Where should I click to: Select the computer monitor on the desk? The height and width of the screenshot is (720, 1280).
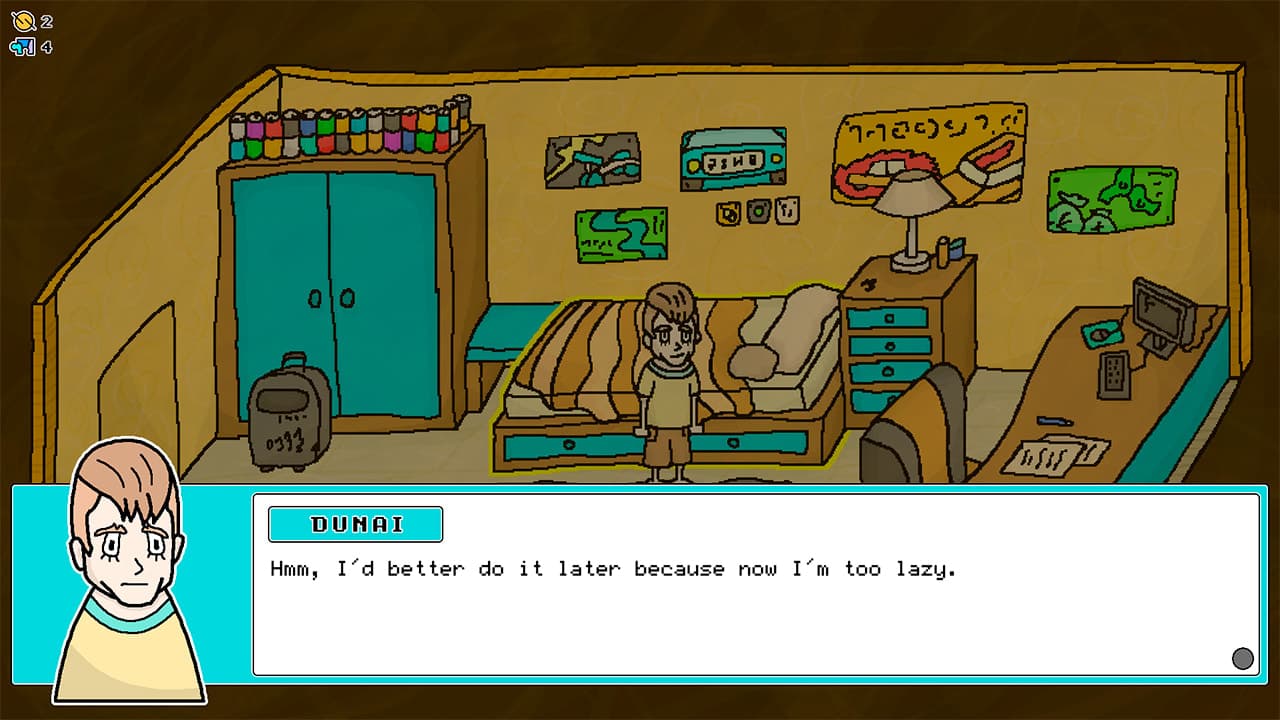click(1160, 310)
